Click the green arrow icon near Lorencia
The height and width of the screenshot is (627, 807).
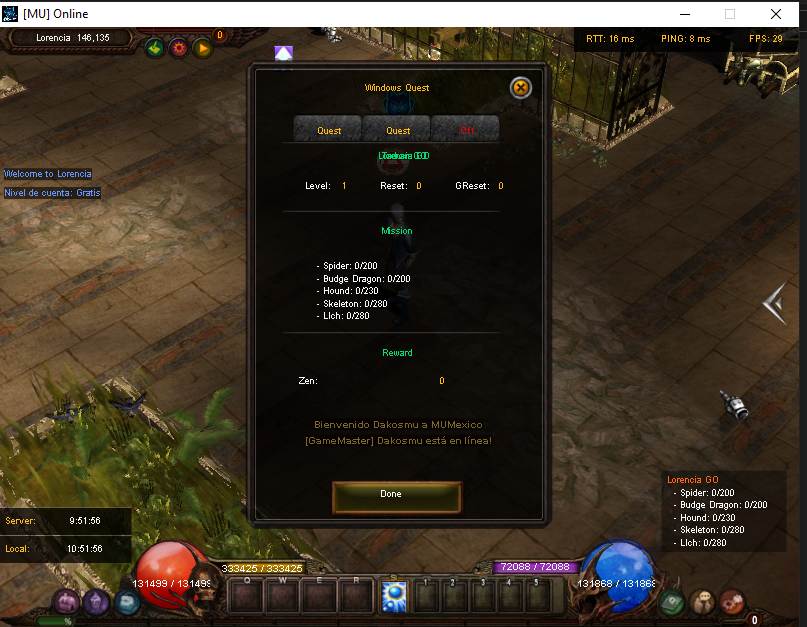154,47
